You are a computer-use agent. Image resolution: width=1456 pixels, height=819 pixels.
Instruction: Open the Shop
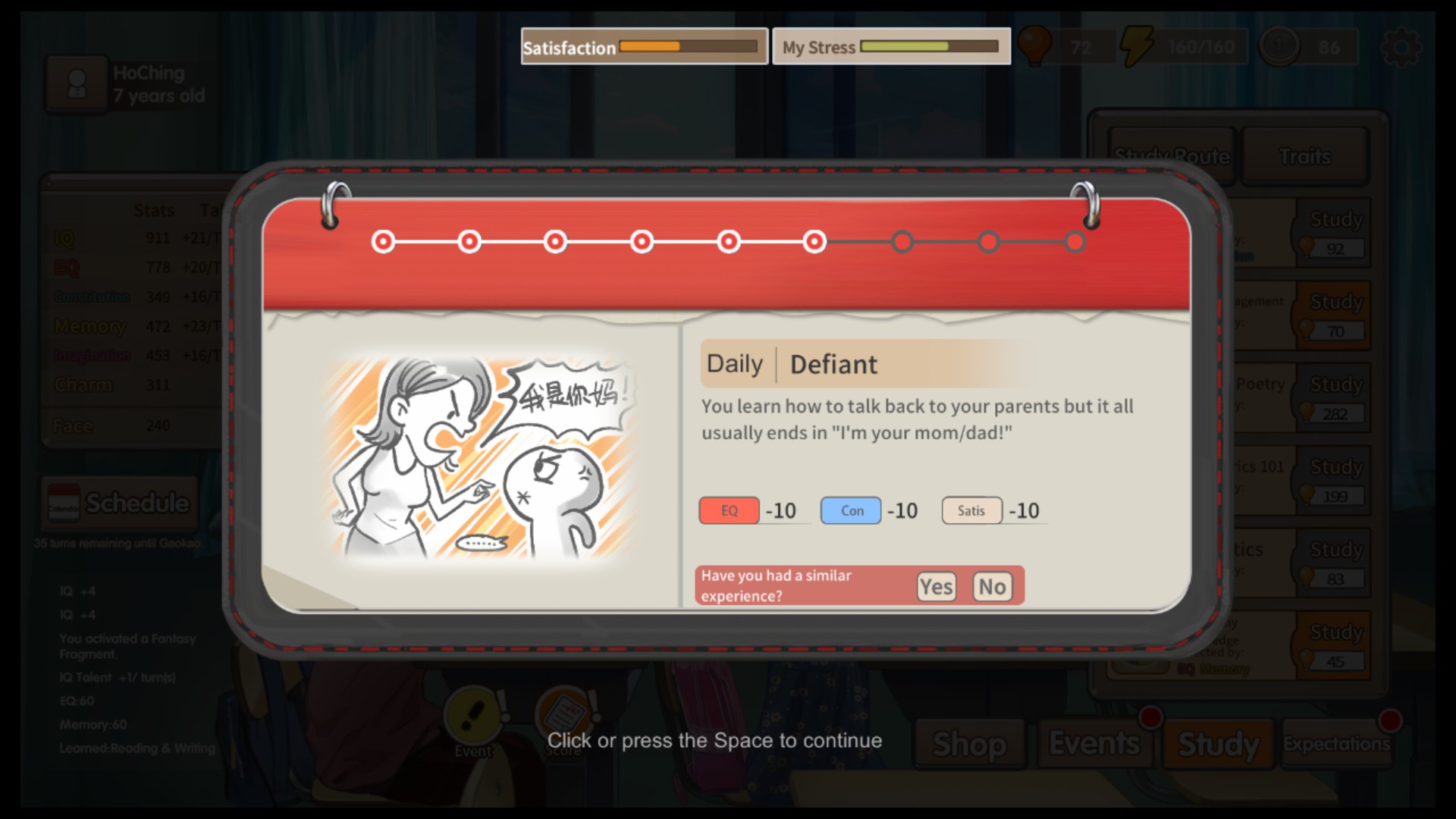tap(970, 745)
